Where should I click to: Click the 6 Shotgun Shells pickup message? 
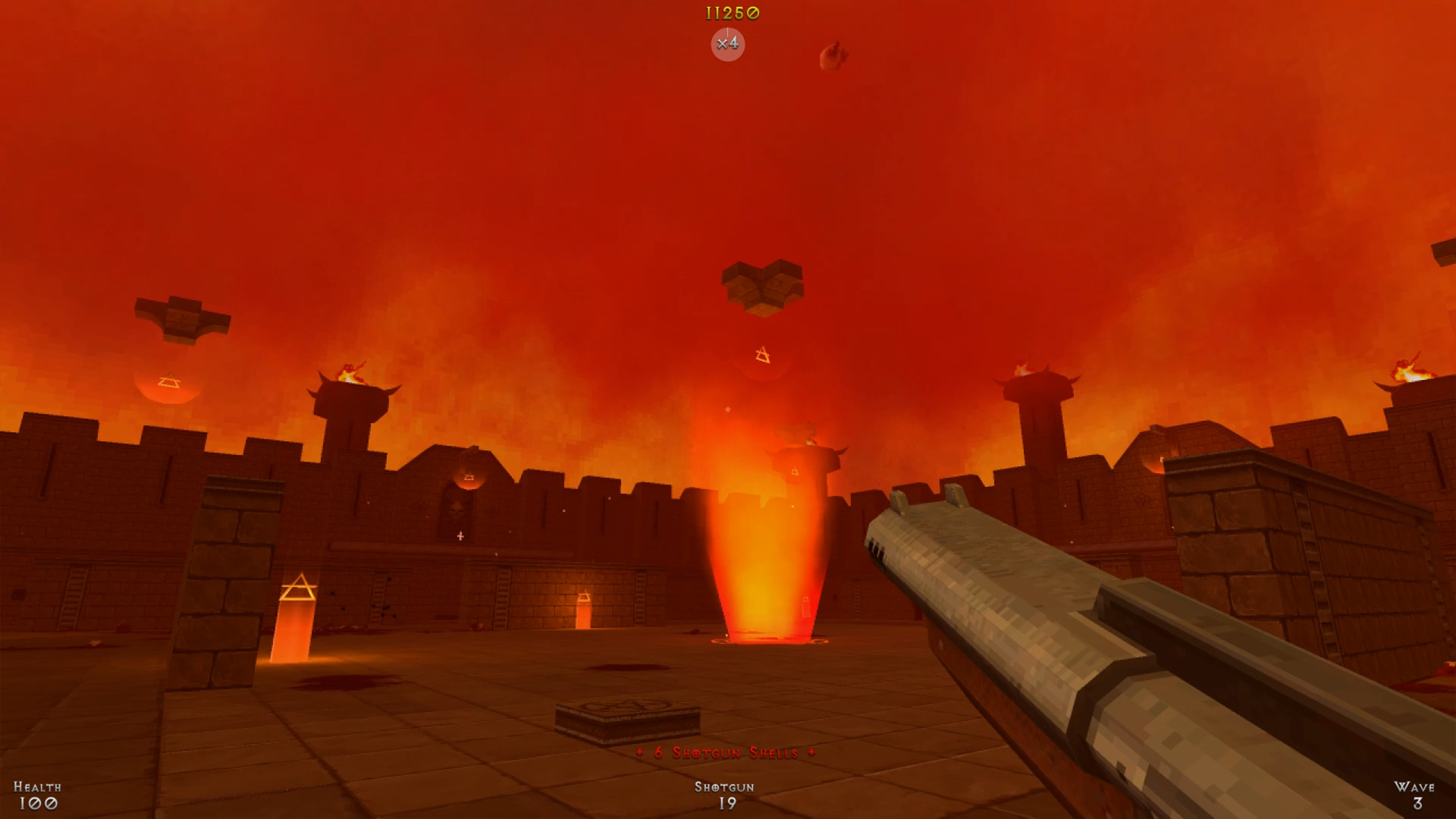(724, 754)
